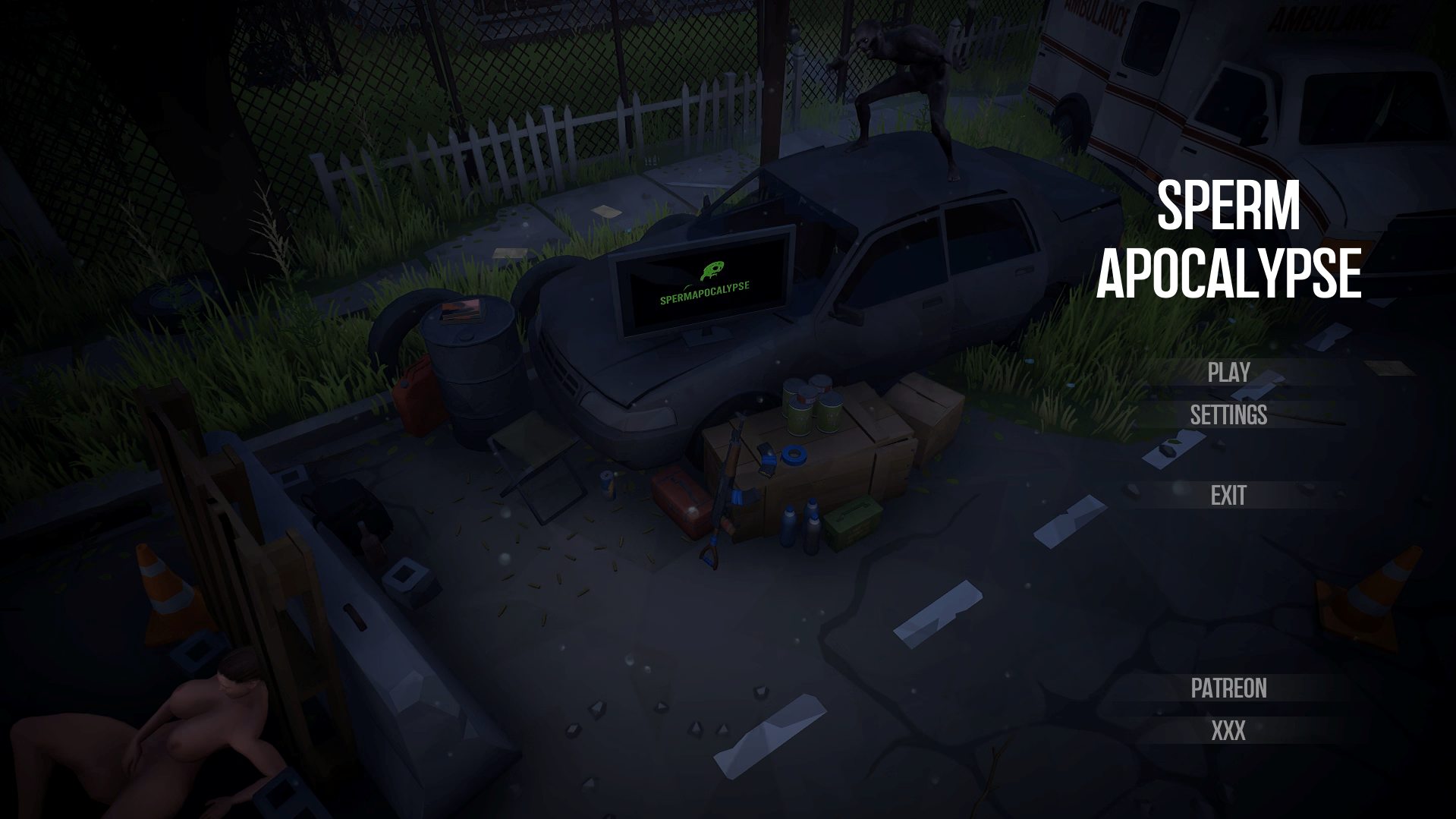The width and height of the screenshot is (1456, 819).
Task: Exit the game
Action: tap(1228, 496)
